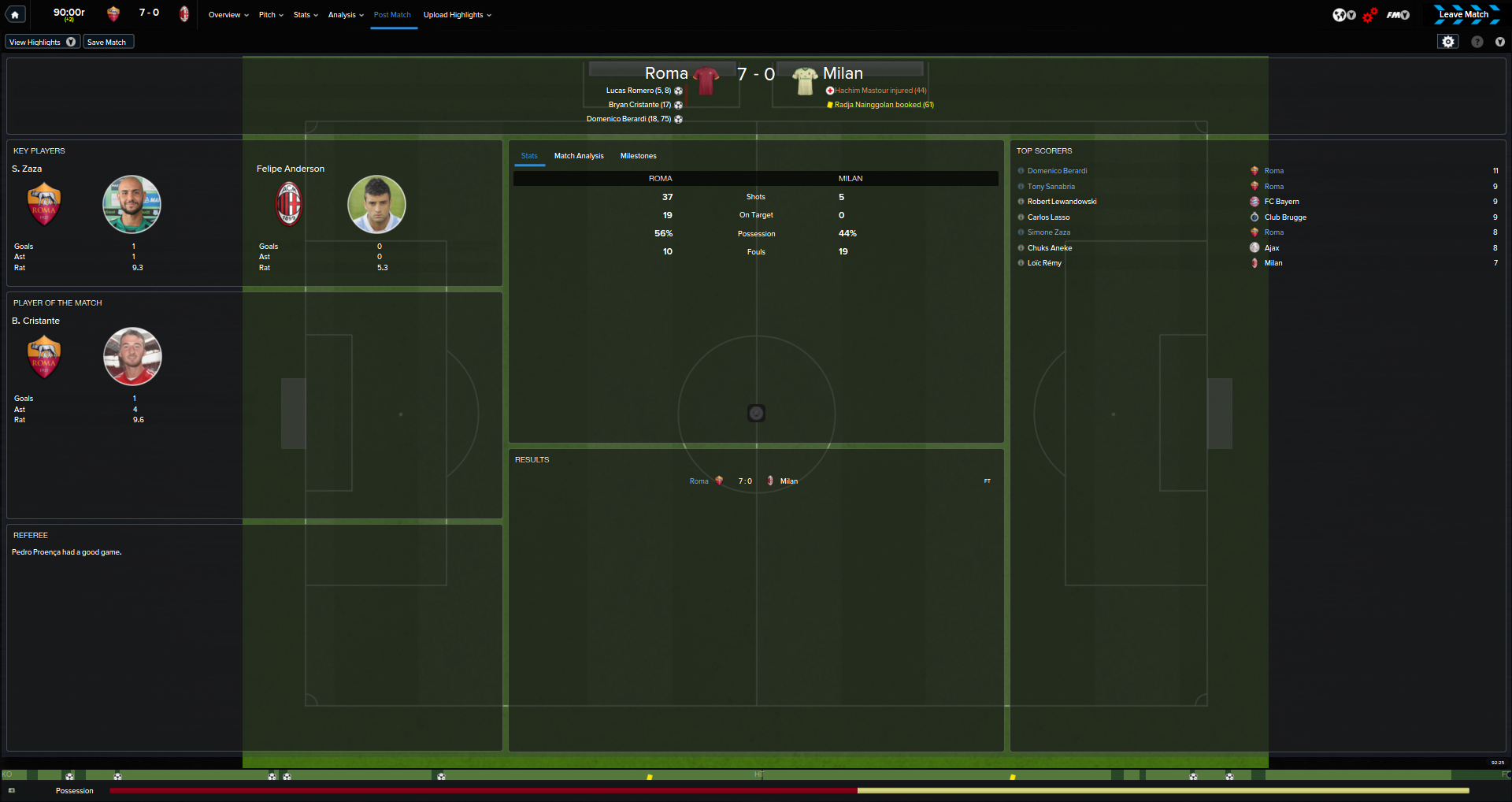Open the Pitch dropdown menu

tap(271, 15)
